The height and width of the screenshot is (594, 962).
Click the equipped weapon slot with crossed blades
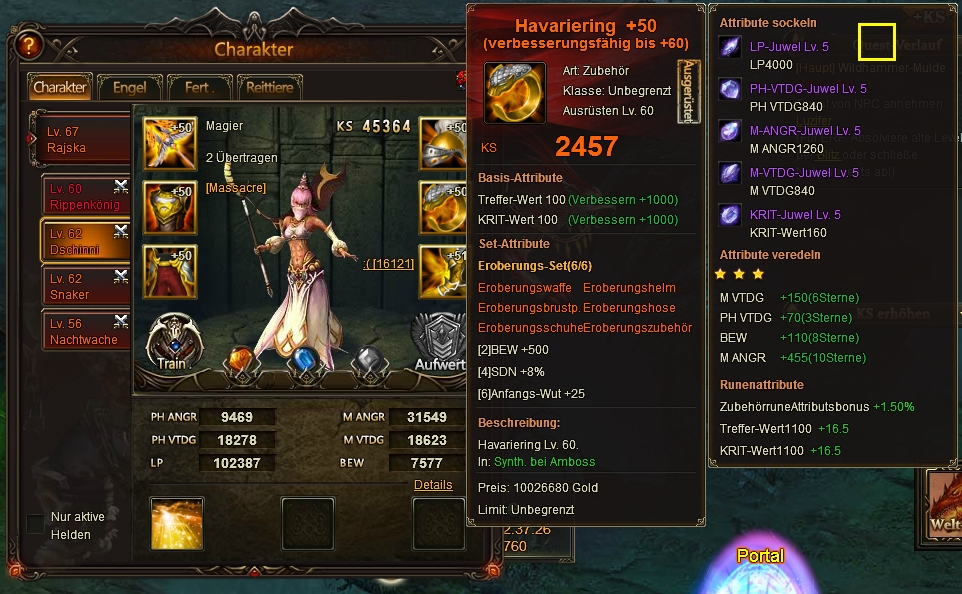[x=167, y=142]
